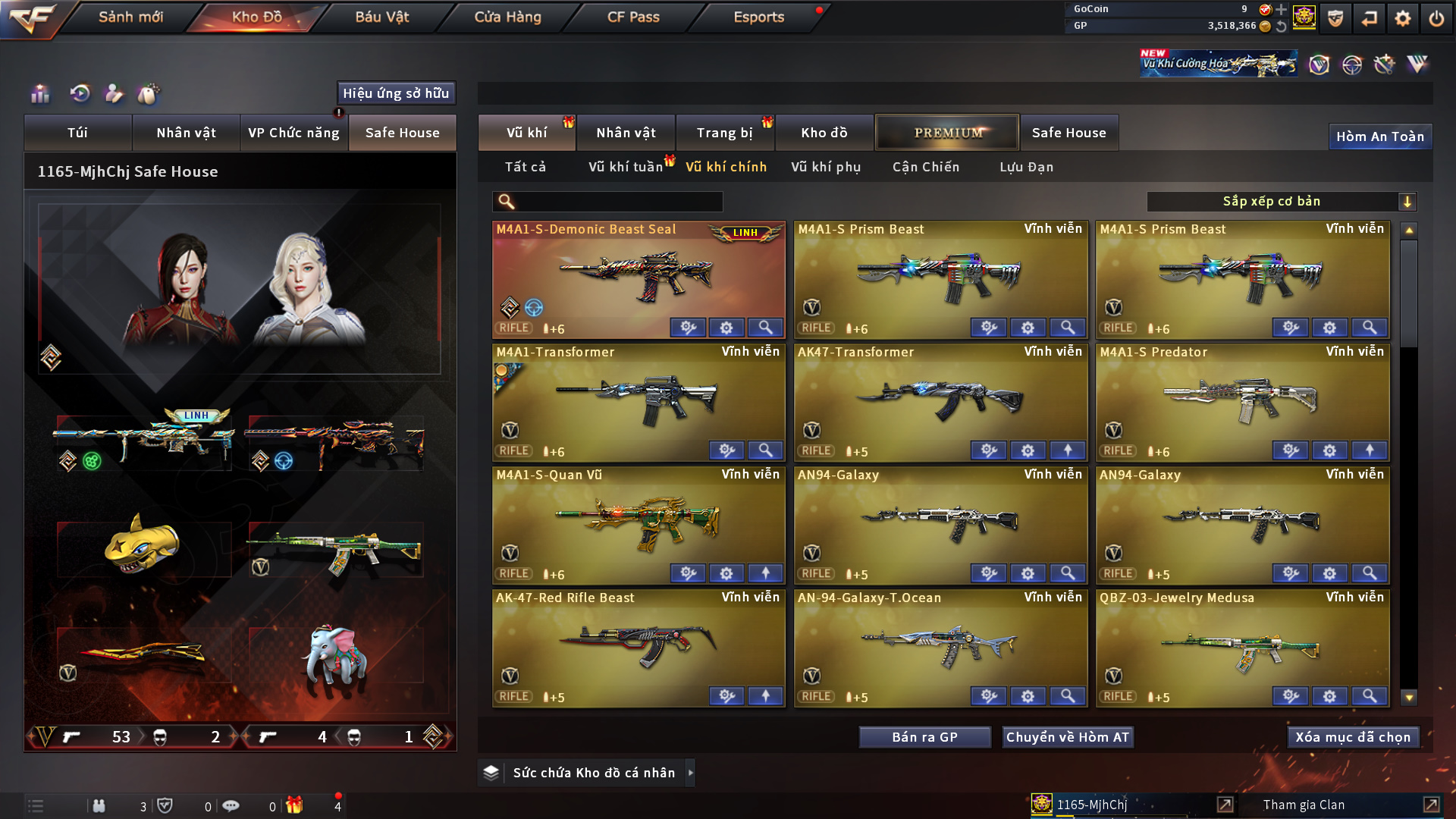Switch to the PREMIUM category tab

[947, 133]
